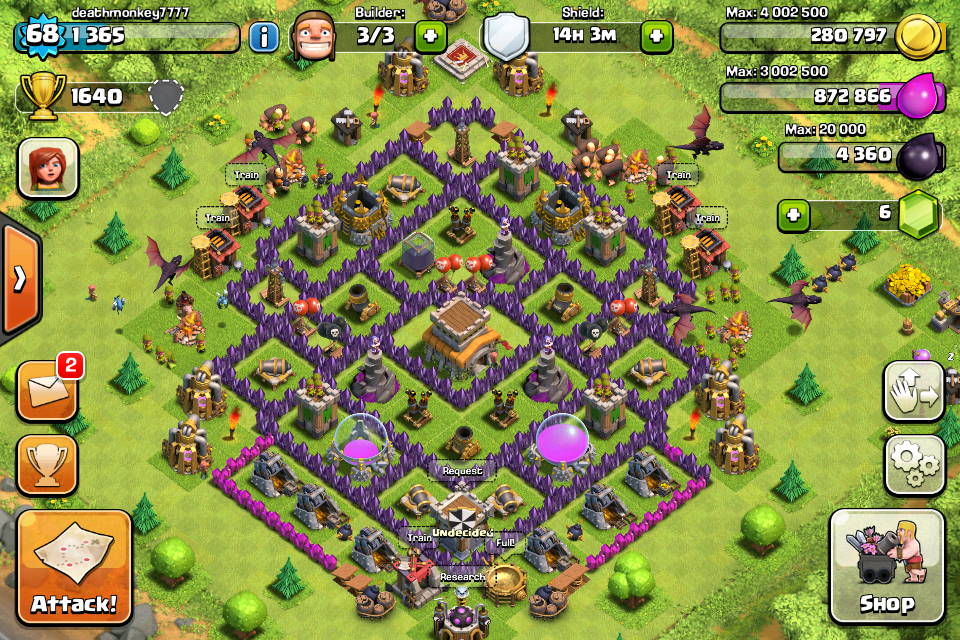The height and width of the screenshot is (640, 960).
Task: Extend the shield with its plus button
Action: [656, 38]
